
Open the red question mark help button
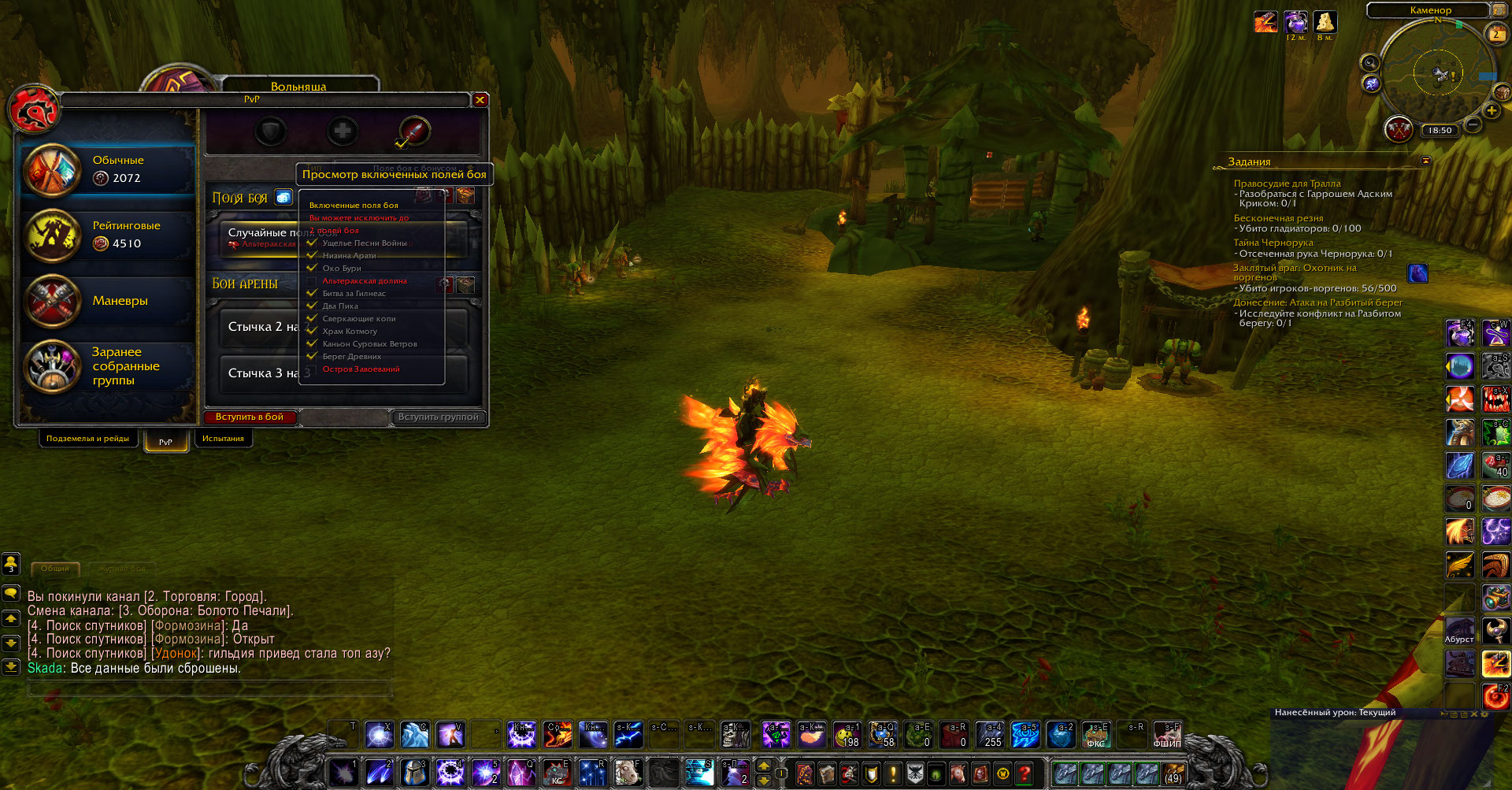point(1024,773)
